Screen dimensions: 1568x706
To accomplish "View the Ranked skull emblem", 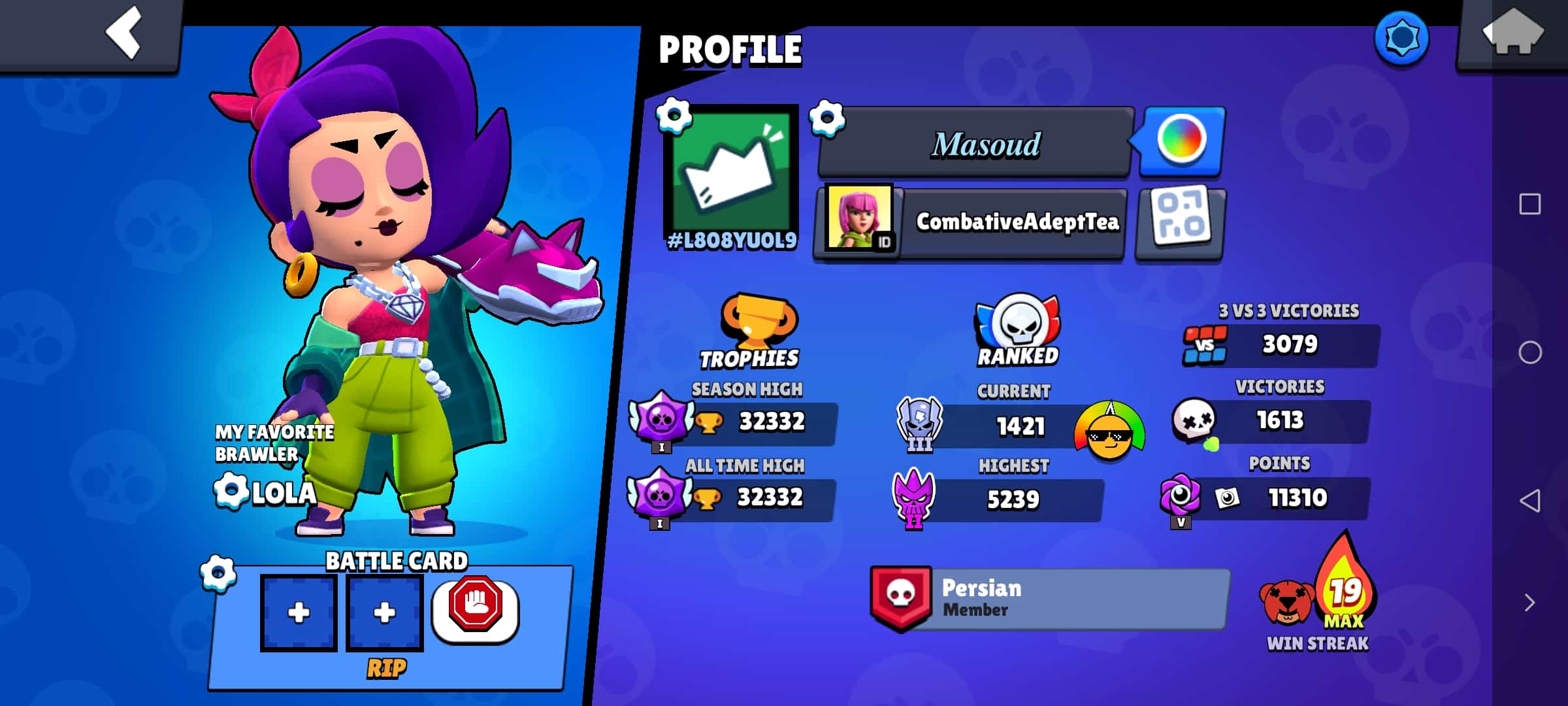I will point(1018,324).
